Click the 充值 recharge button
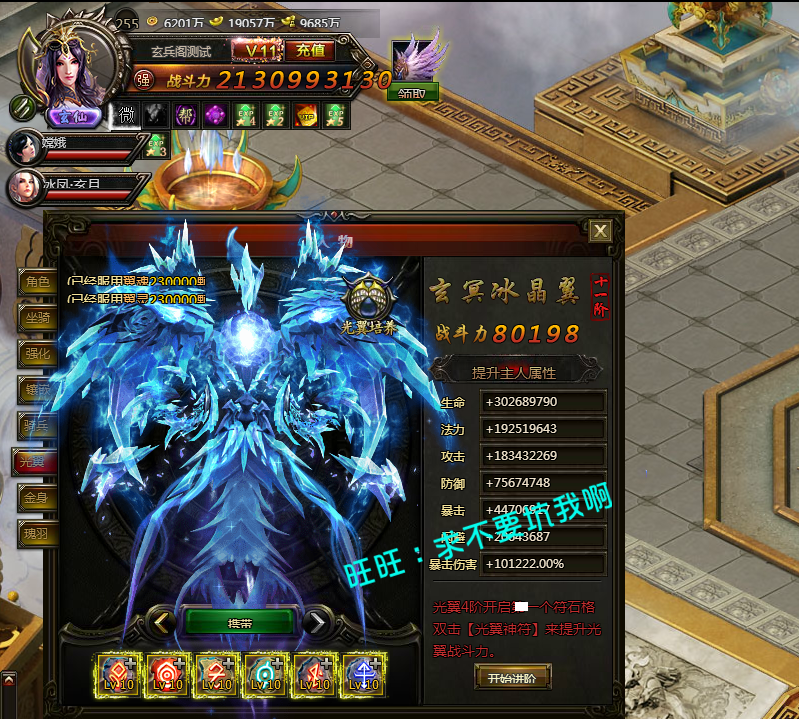Viewport: 799px width, 719px height. coord(310,50)
